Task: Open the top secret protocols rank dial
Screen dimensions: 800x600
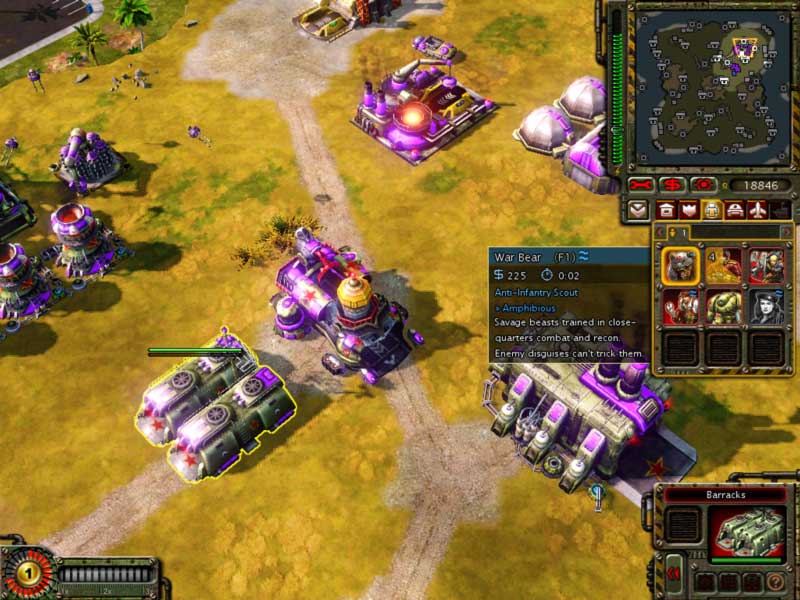Action: tap(27, 574)
